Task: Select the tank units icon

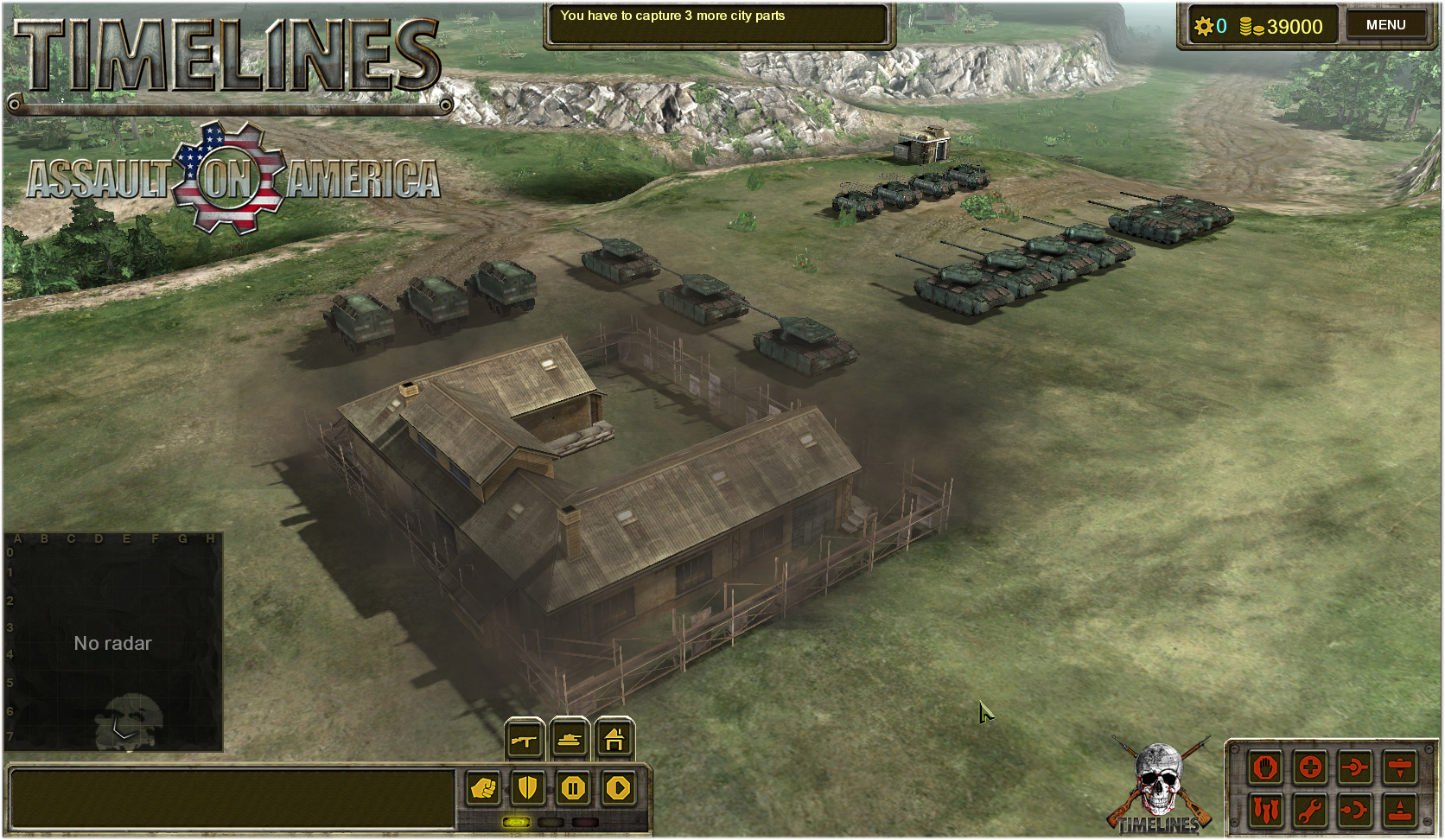Action: point(569,741)
